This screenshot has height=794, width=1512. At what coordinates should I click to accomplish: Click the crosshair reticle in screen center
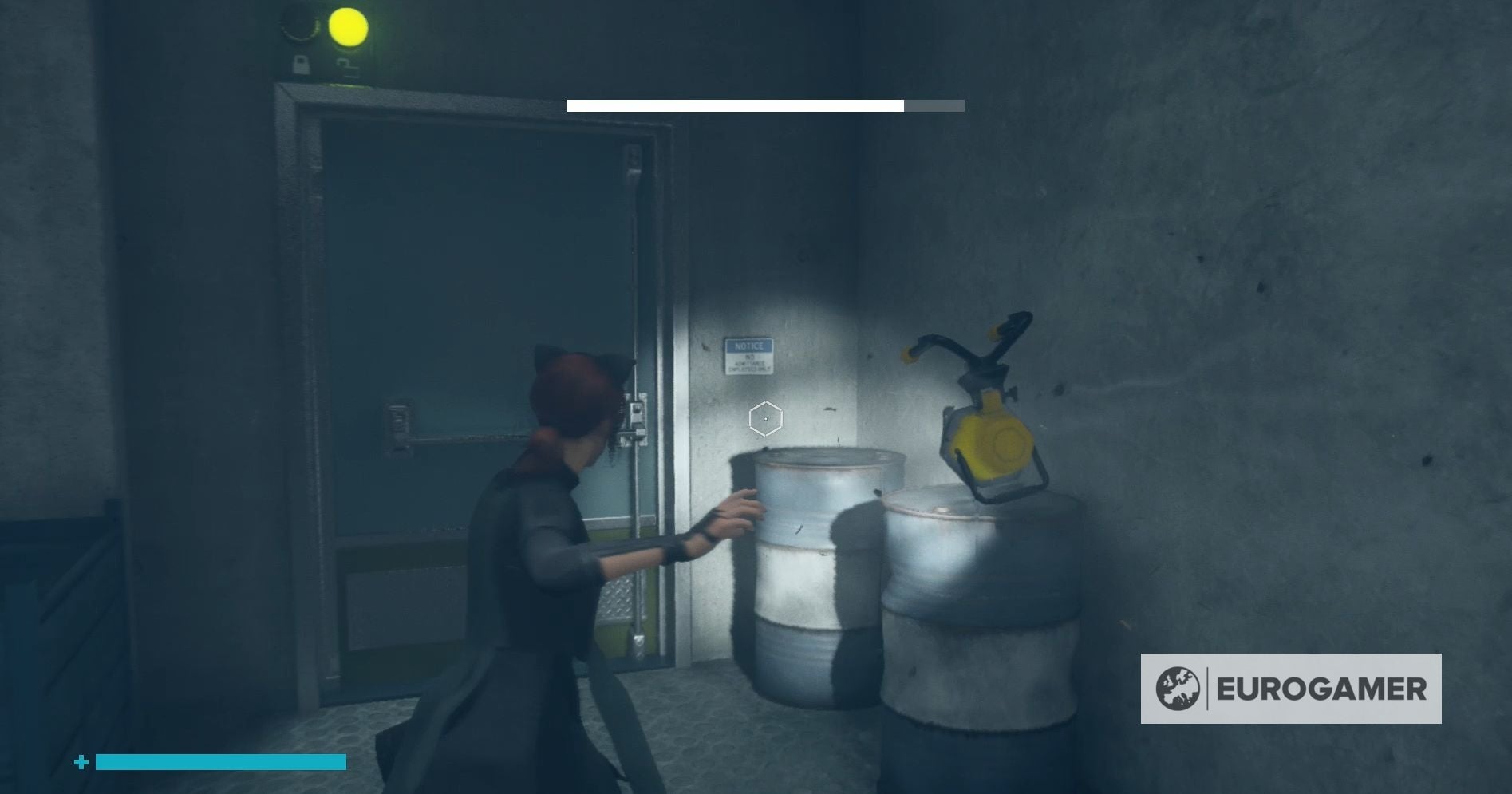pyautogui.click(x=764, y=417)
